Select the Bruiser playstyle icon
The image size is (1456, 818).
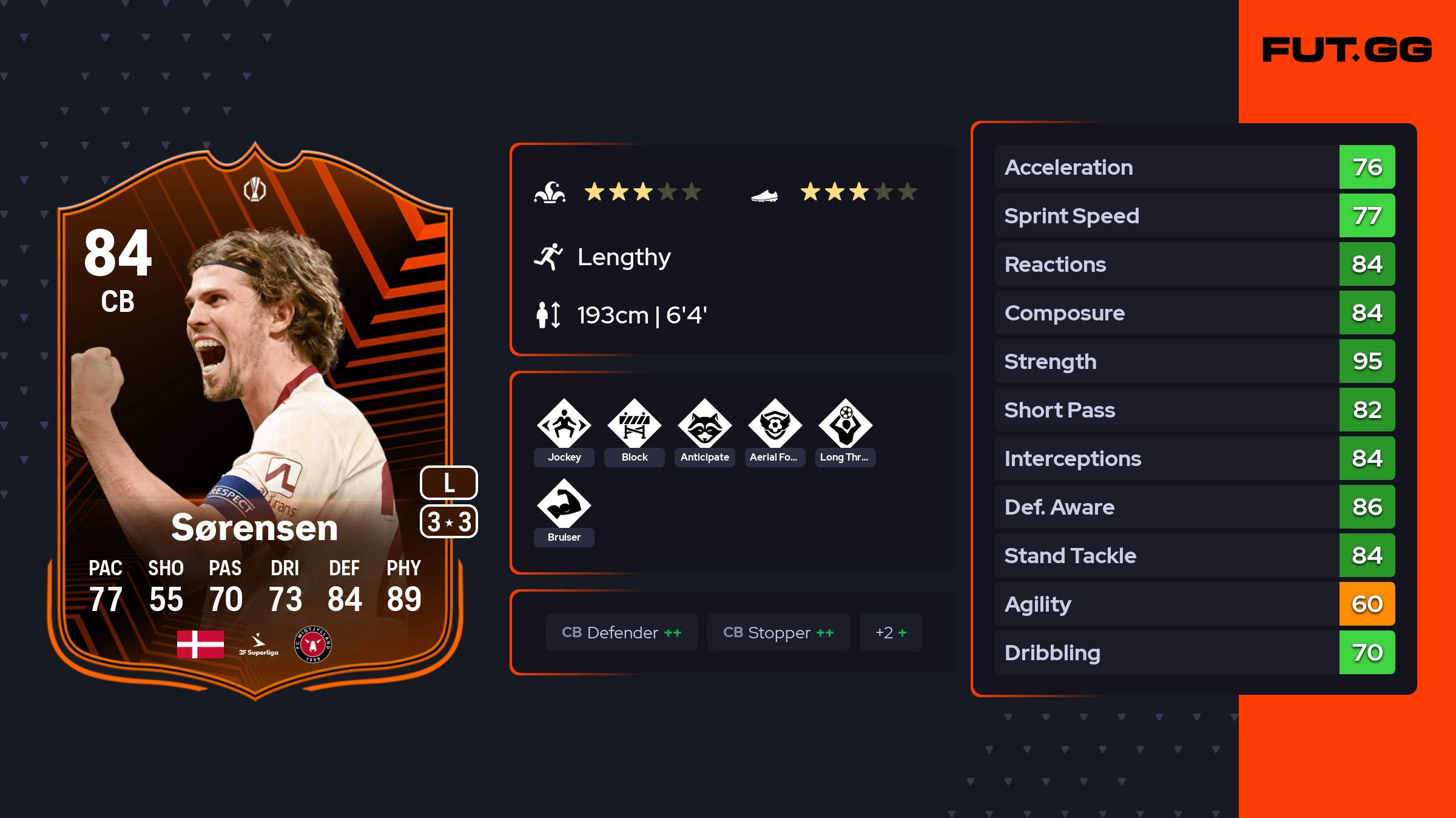[x=564, y=505]
